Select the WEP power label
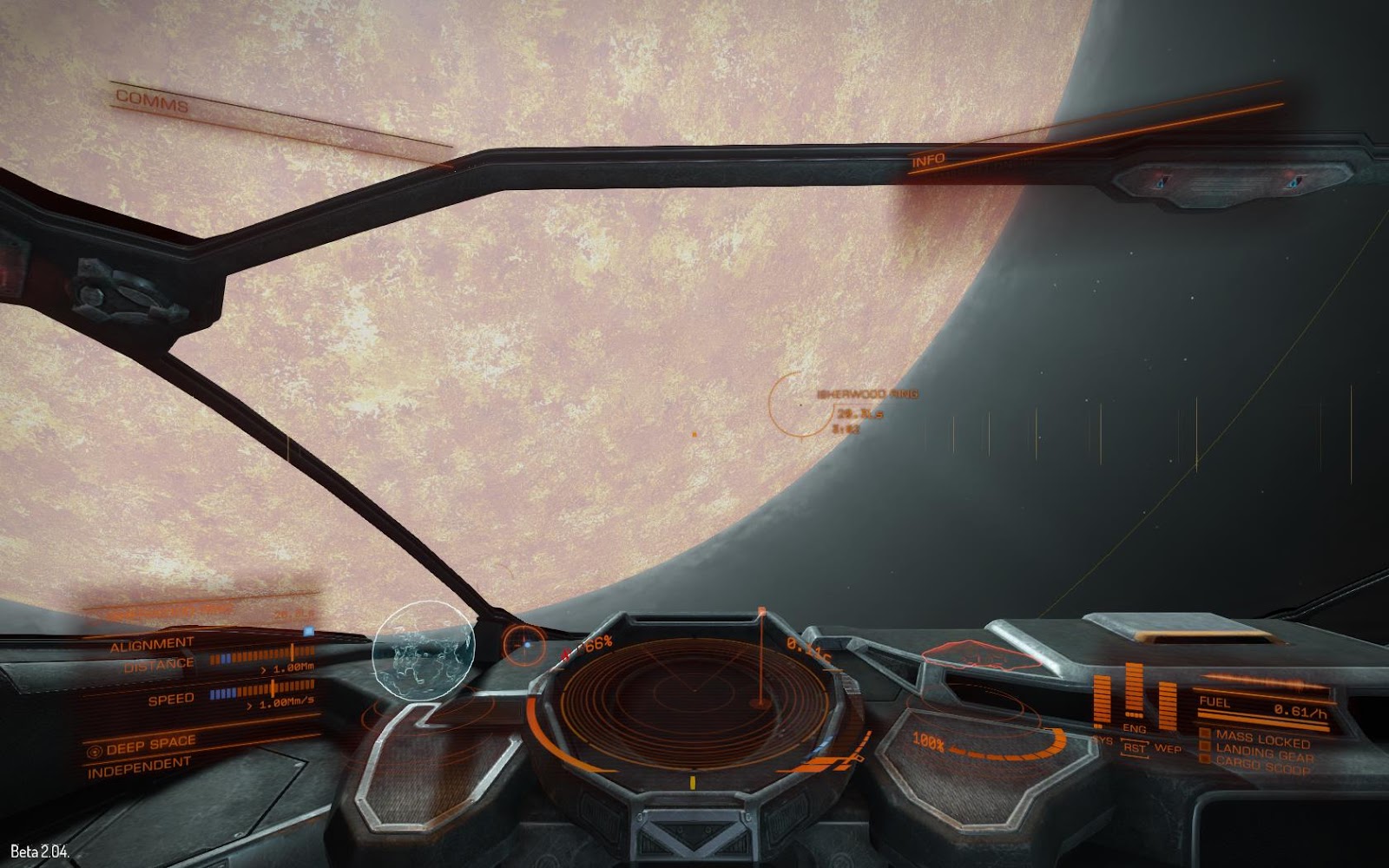1389x868 pixels. click(x=1167, y=748)
